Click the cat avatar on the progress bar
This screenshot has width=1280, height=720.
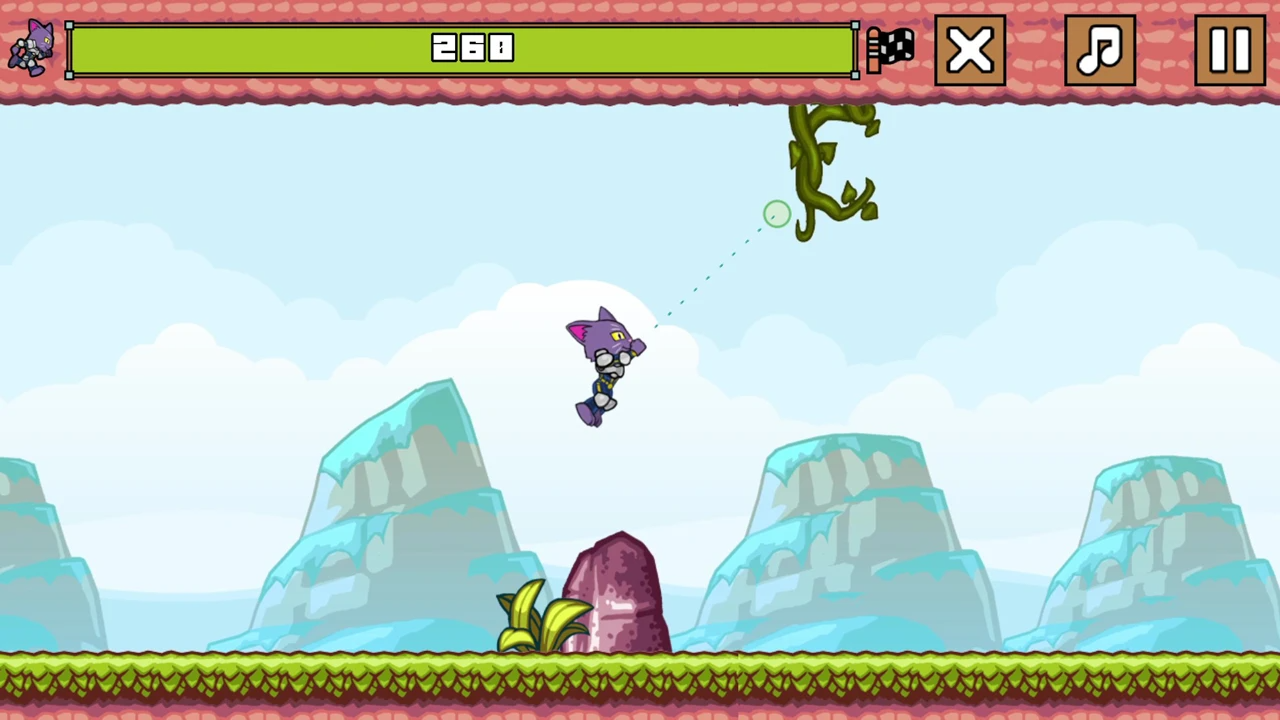(x=30, y=48)
